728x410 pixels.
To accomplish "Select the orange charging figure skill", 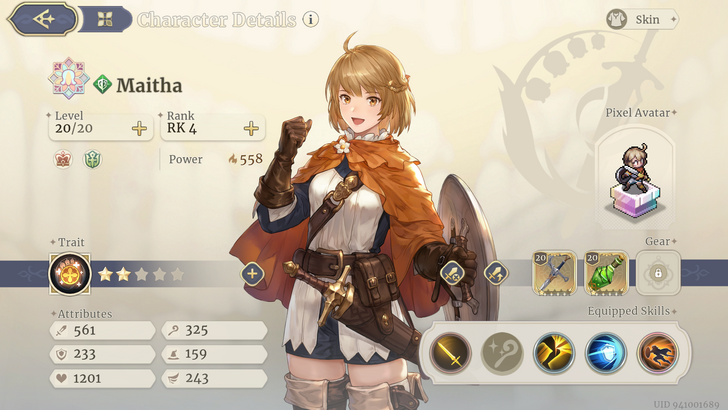I will coord(657,352).
